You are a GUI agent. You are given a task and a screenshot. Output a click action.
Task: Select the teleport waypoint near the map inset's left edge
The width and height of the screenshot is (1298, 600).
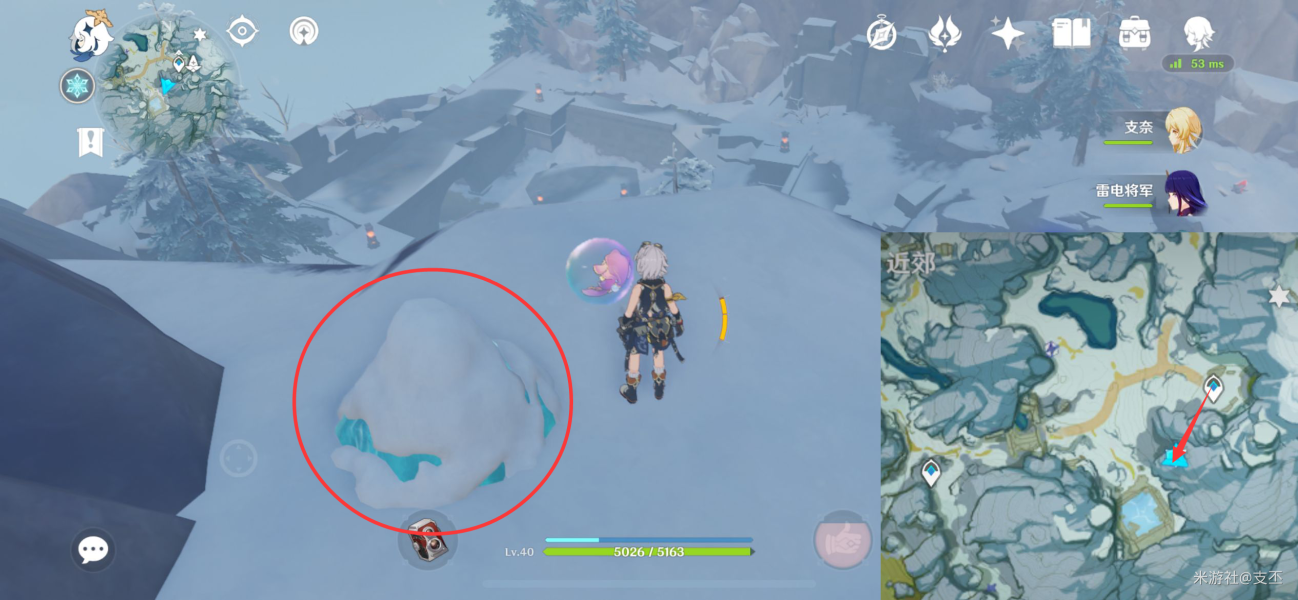(x=931, y=471)
